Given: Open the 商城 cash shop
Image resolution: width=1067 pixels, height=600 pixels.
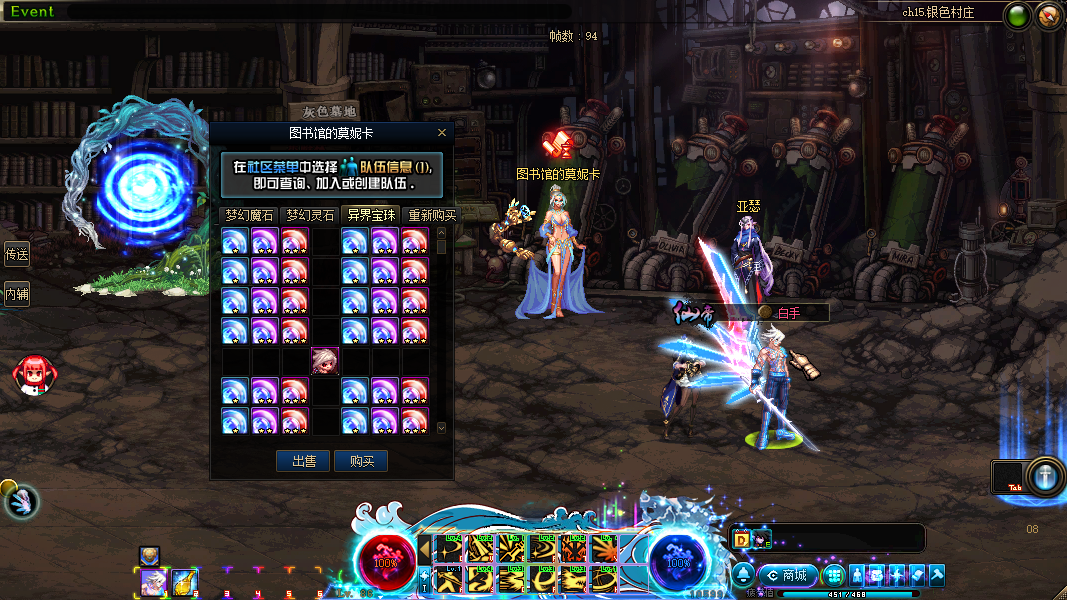Looking at the screenshot, I should [788, 575].
